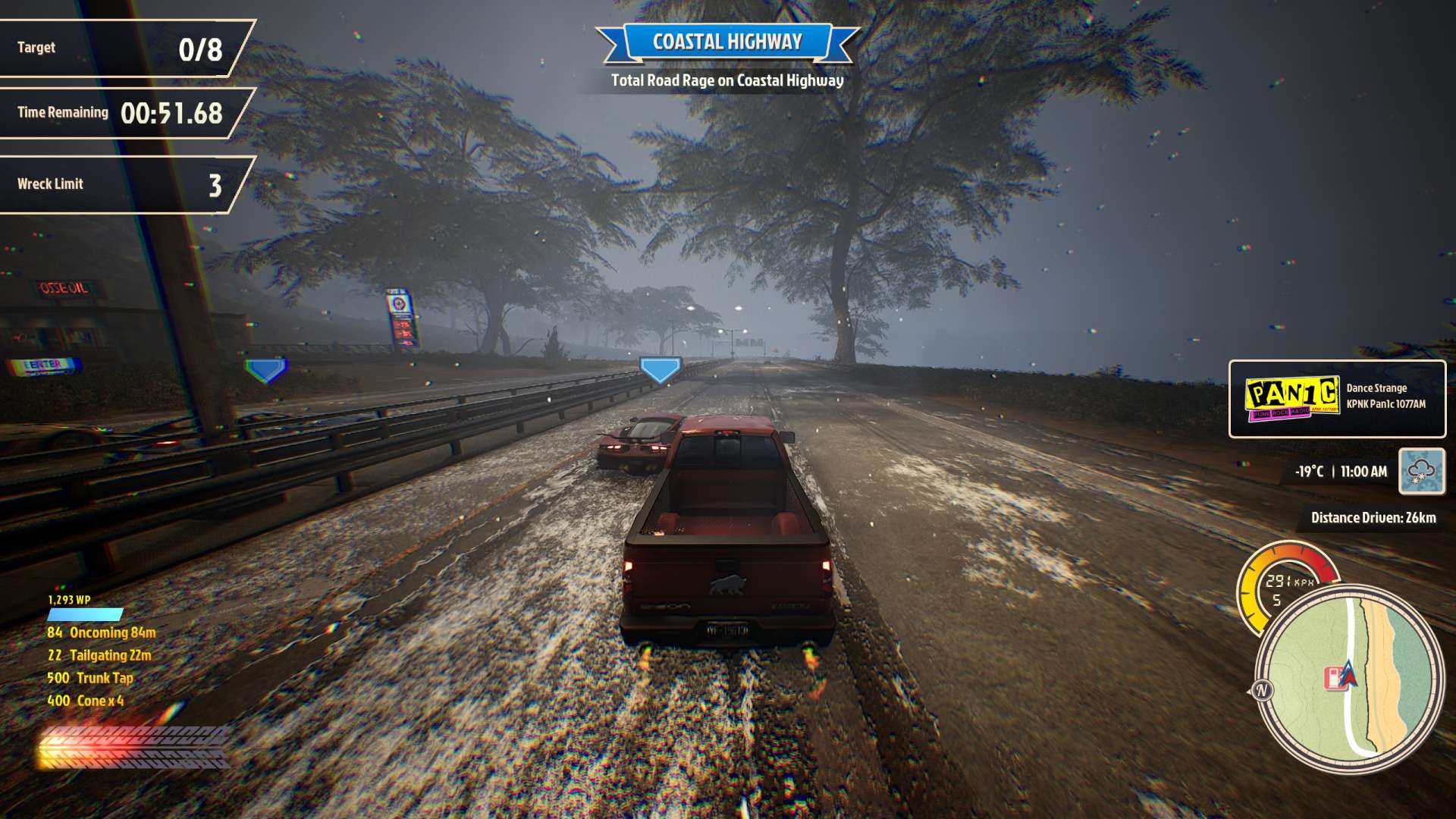Screen dimensions: 1456x819
Task: Click the Coastal Highway event banner
Action: pos(726,42)
